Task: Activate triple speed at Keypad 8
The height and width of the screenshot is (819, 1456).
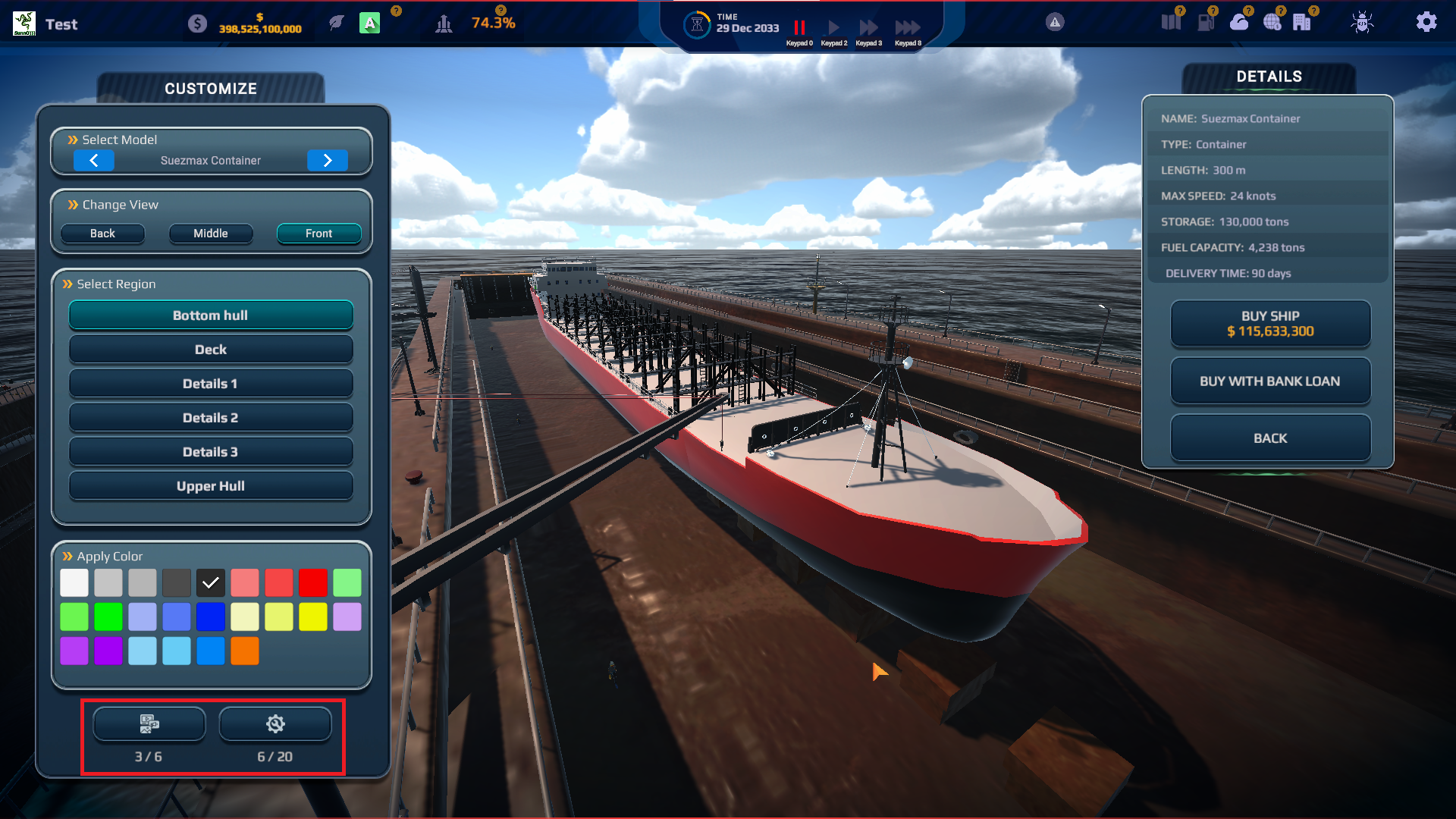Action: (x=907, y=27)
